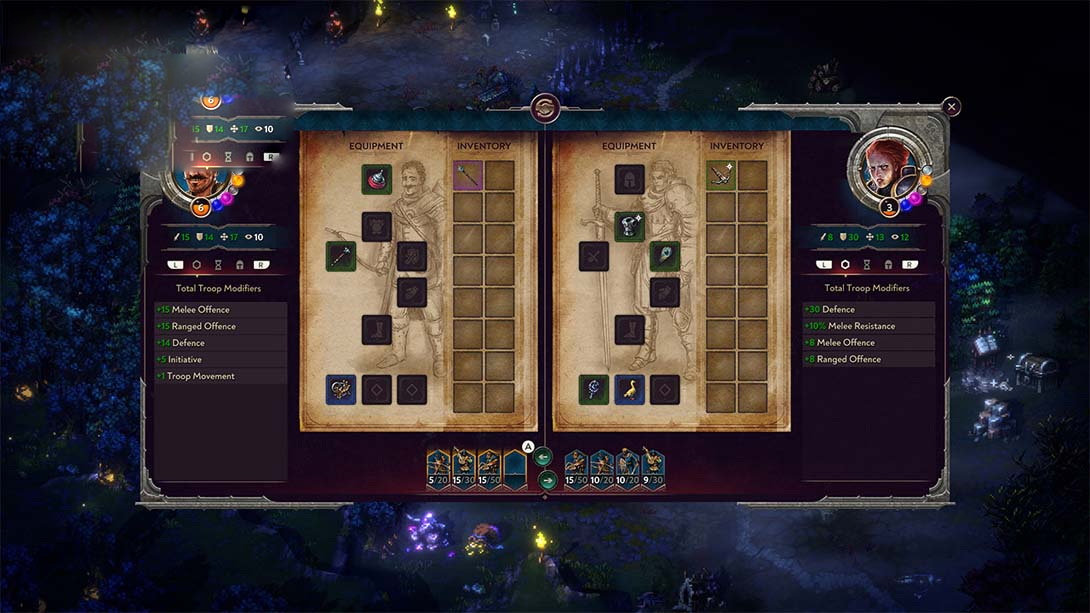1090x613 pixels.
Task: Select the right troop stack showing 9/30
Action: [x=652, y=468]
